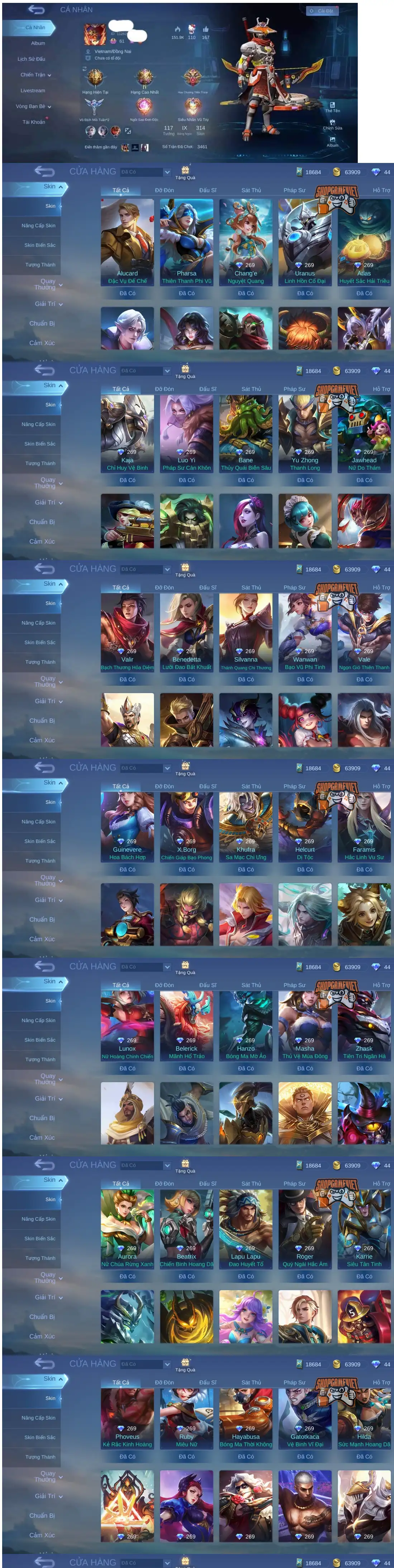Open the Cài Đặt settings button
Screen dimensions: 394x1568
[322, 11]
